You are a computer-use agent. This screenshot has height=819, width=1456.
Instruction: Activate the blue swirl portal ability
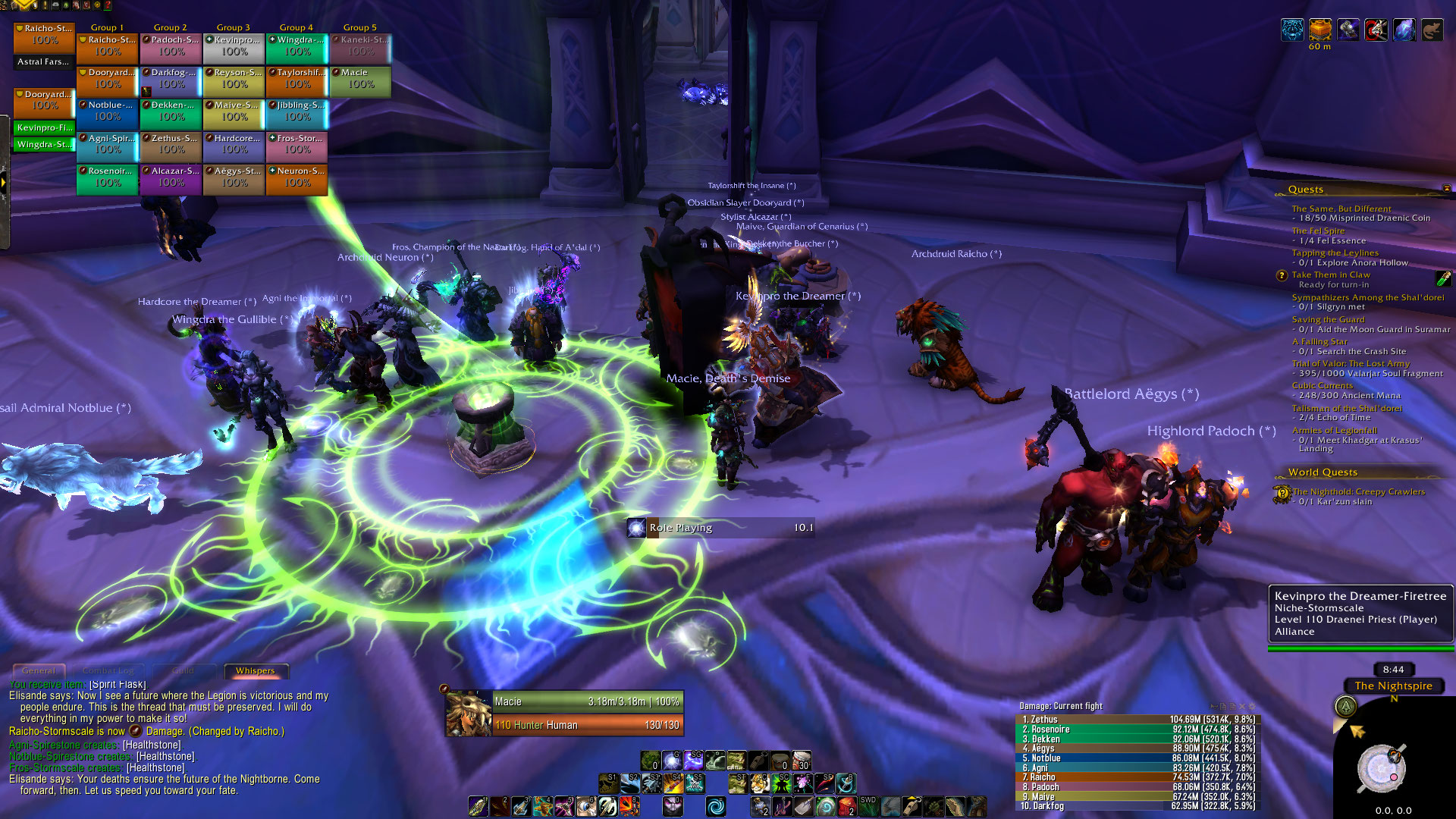pos(715,806)
